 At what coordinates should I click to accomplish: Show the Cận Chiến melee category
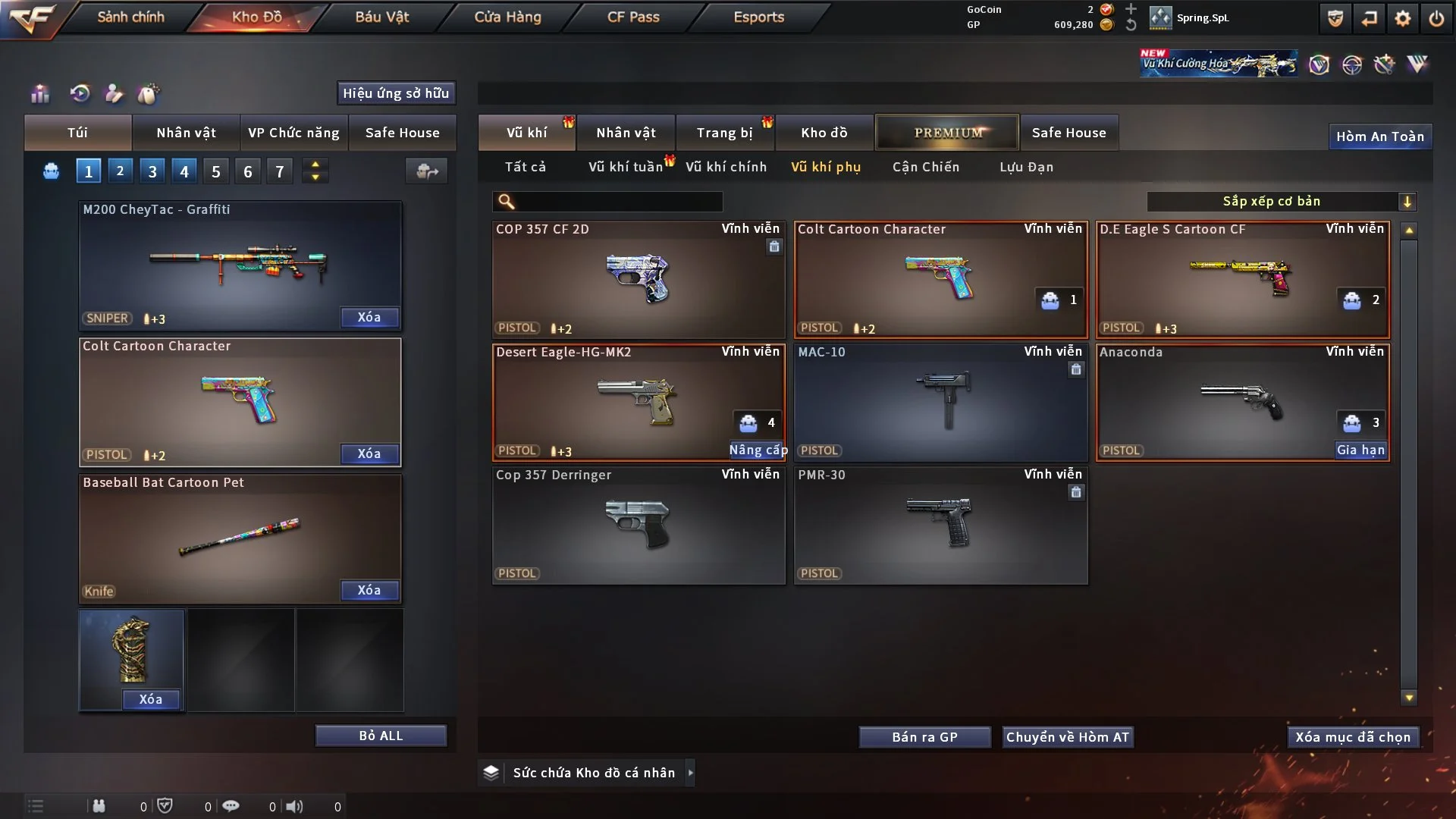click(x=925, y=167)
